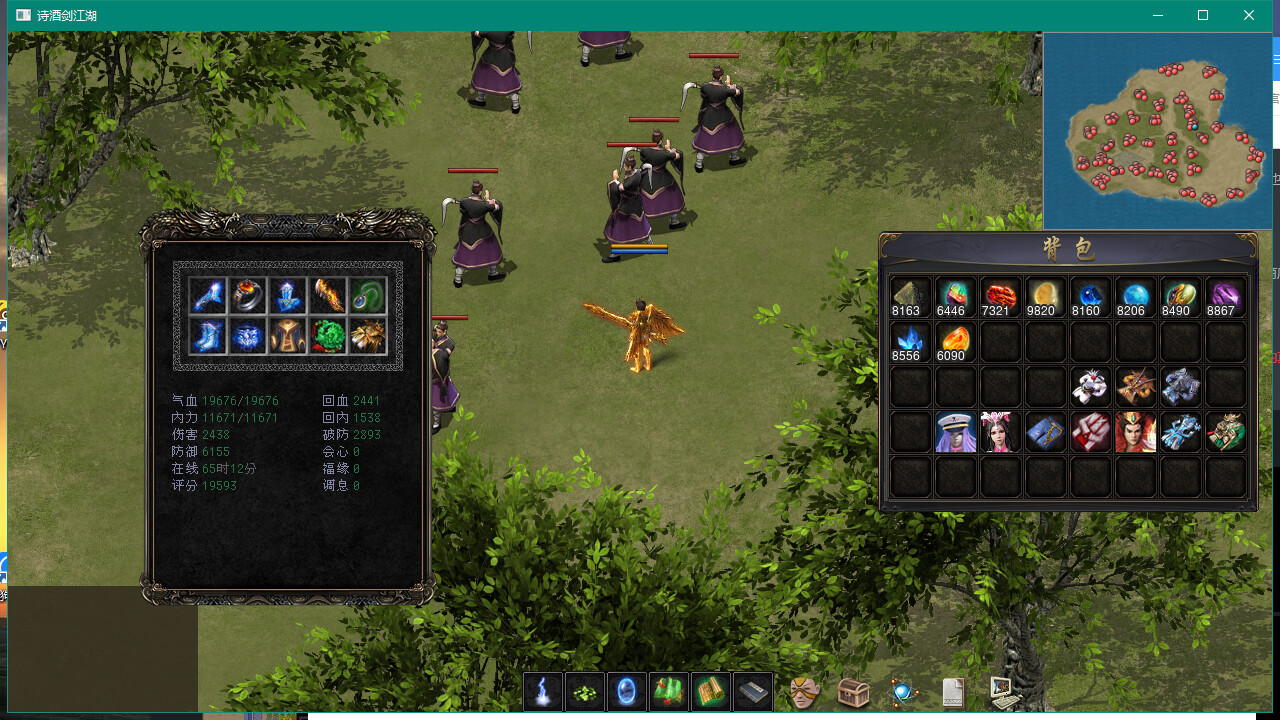The width and height of the screenshot is (1280, 720).
Task: Choose the orange amber stack numbered 6090
Action: pos(955,342)
